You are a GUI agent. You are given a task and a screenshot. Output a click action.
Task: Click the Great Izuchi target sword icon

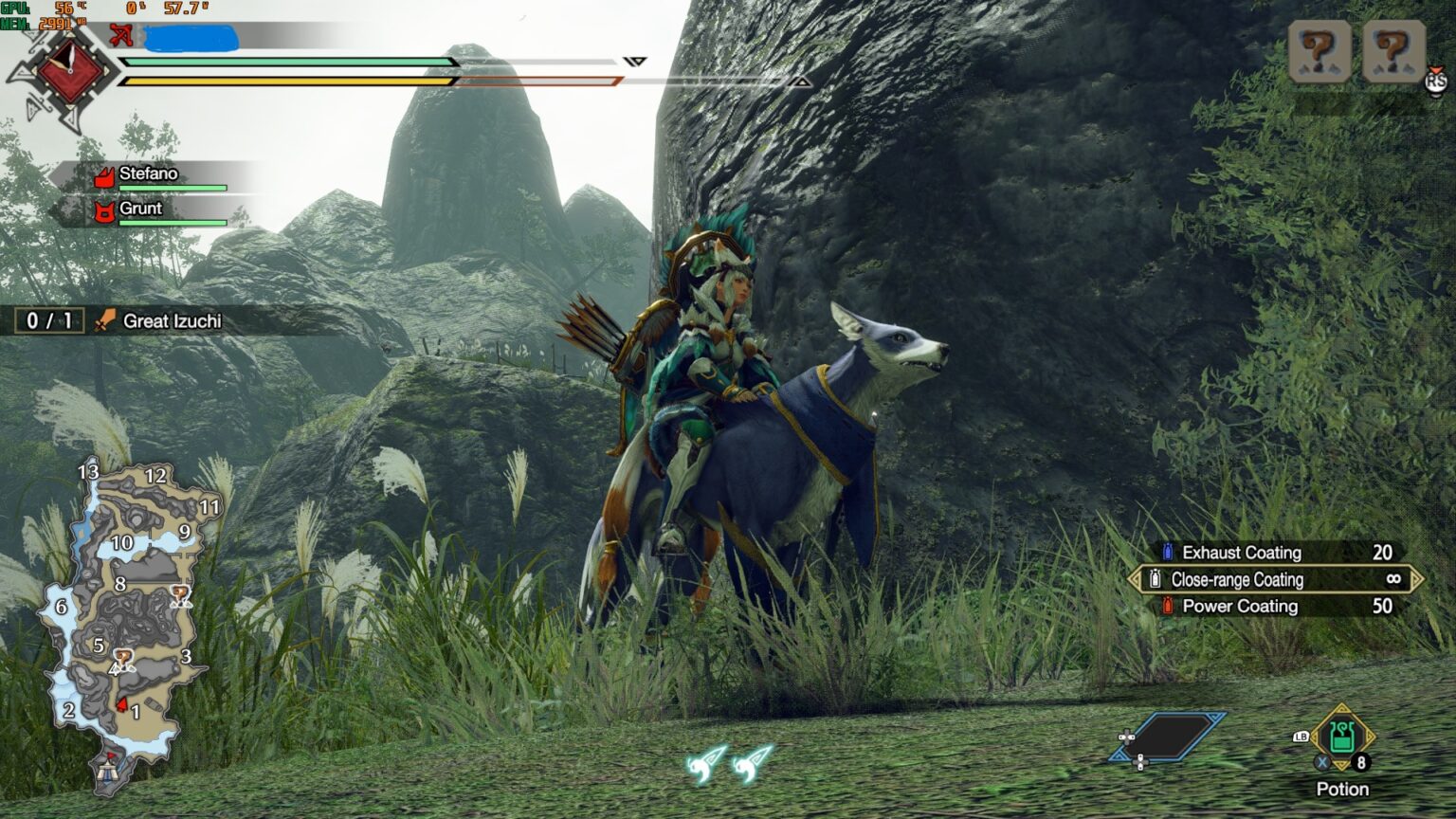coord(104,320)
